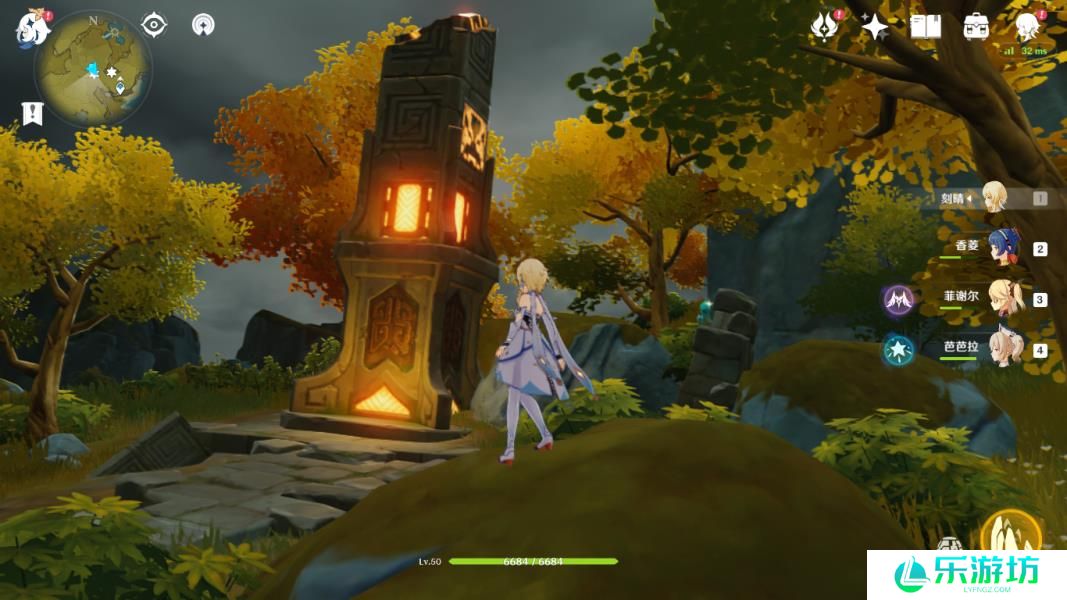Activate elemental sight eye icon
This screenshot has height=600, width=1067.
[x=154, y=24]
